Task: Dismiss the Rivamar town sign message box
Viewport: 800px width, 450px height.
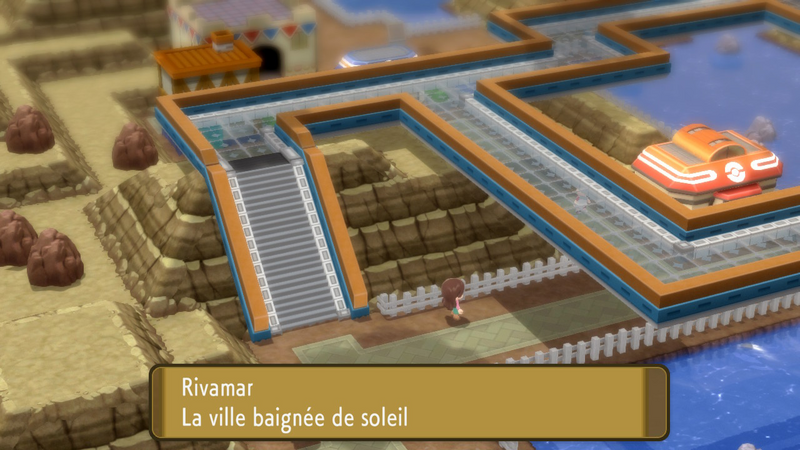Action: pos(408,401)
